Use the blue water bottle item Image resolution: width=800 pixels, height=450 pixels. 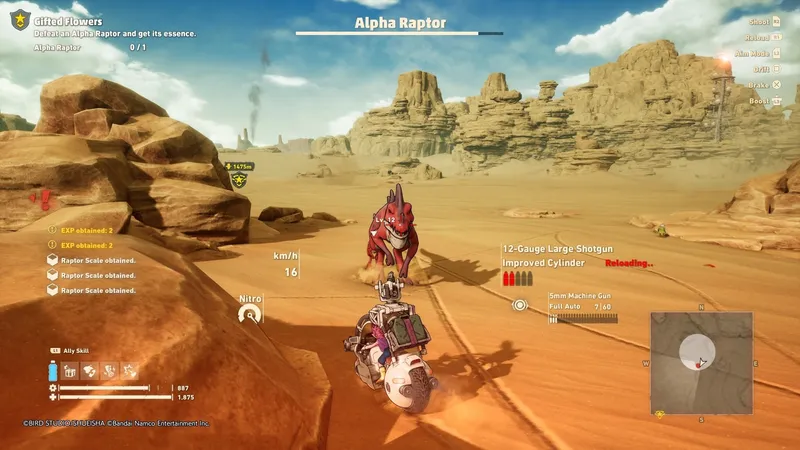pyautogui.click(x=52, y=371)
